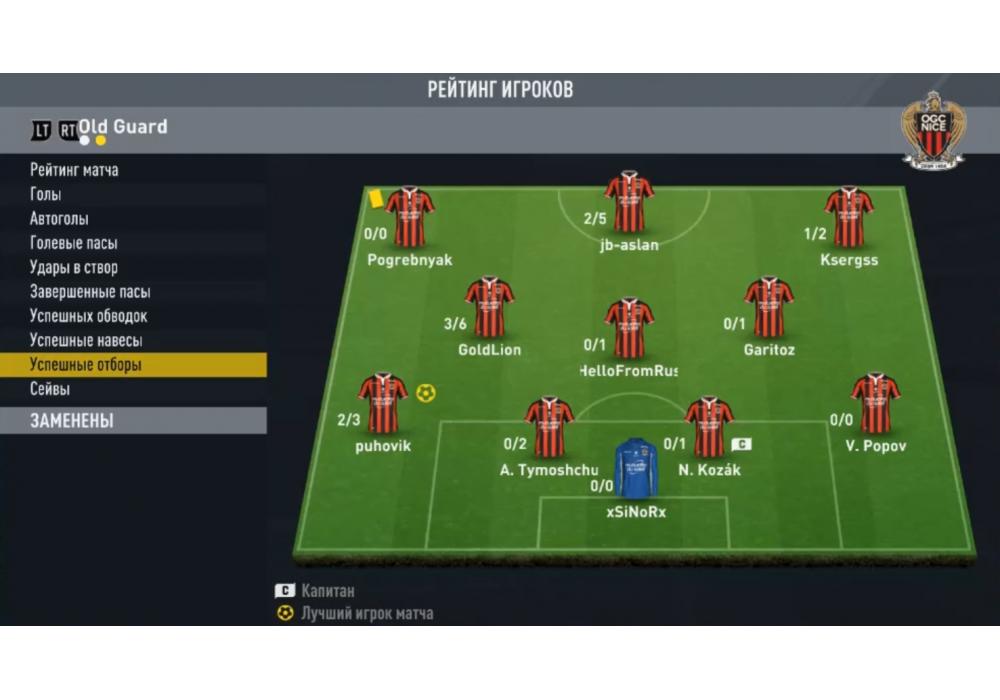This screenshot has width=1000, height=700.
Task: Click captain N. Kozák's jersey
Action: point(709,426)
